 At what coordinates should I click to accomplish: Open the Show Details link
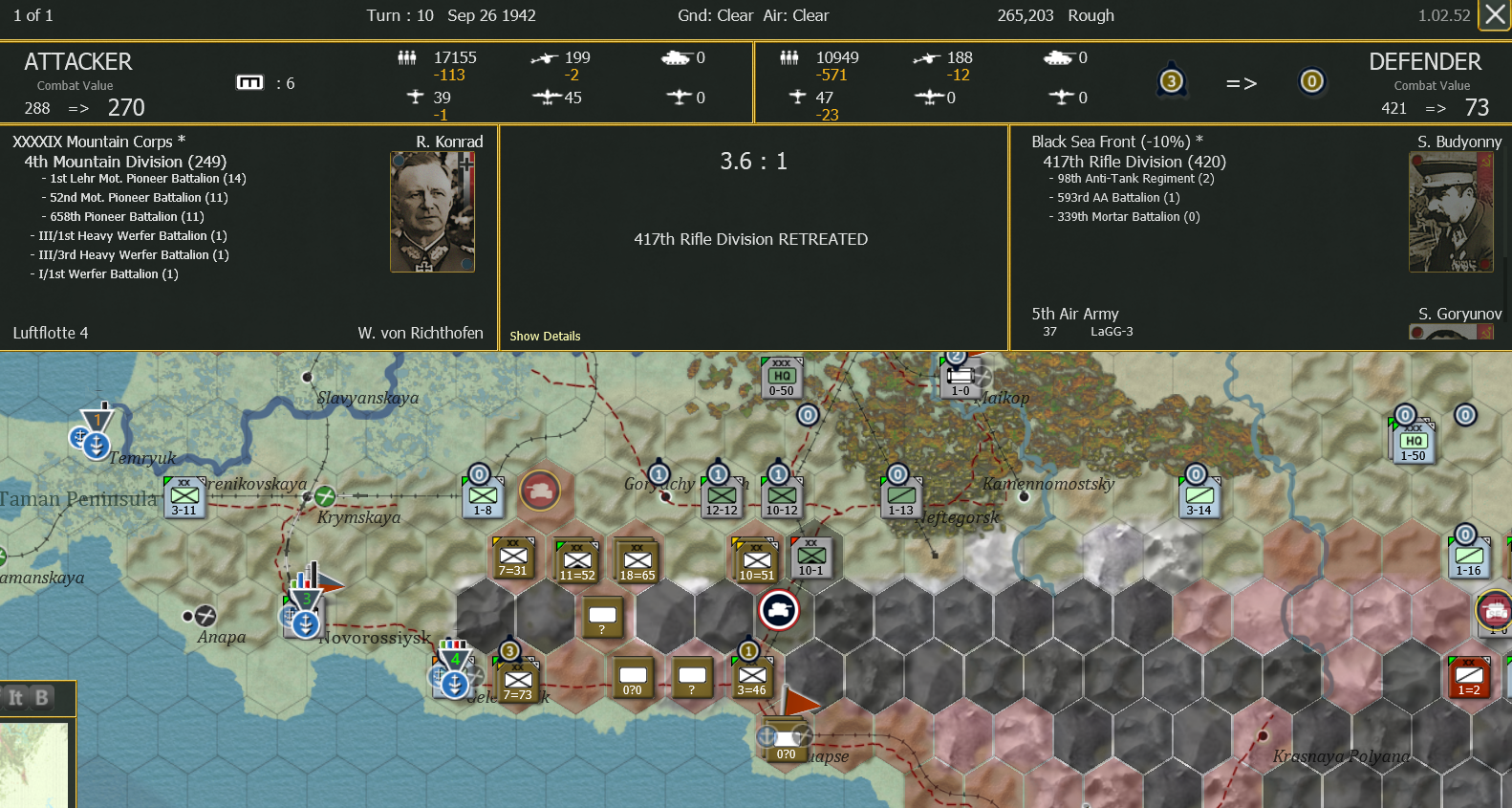coord(544,336)
